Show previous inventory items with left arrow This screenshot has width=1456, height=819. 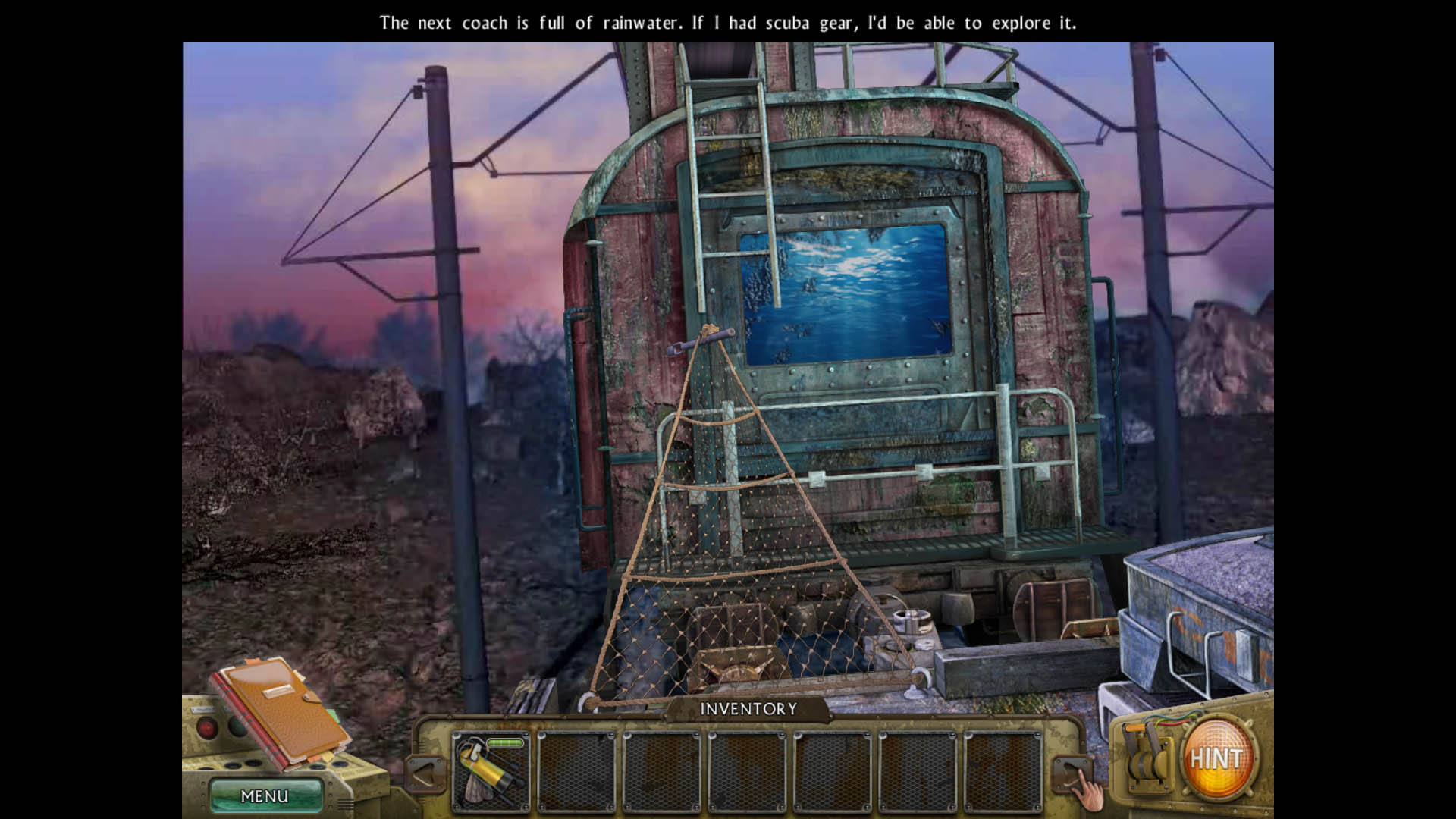(425, 773)
